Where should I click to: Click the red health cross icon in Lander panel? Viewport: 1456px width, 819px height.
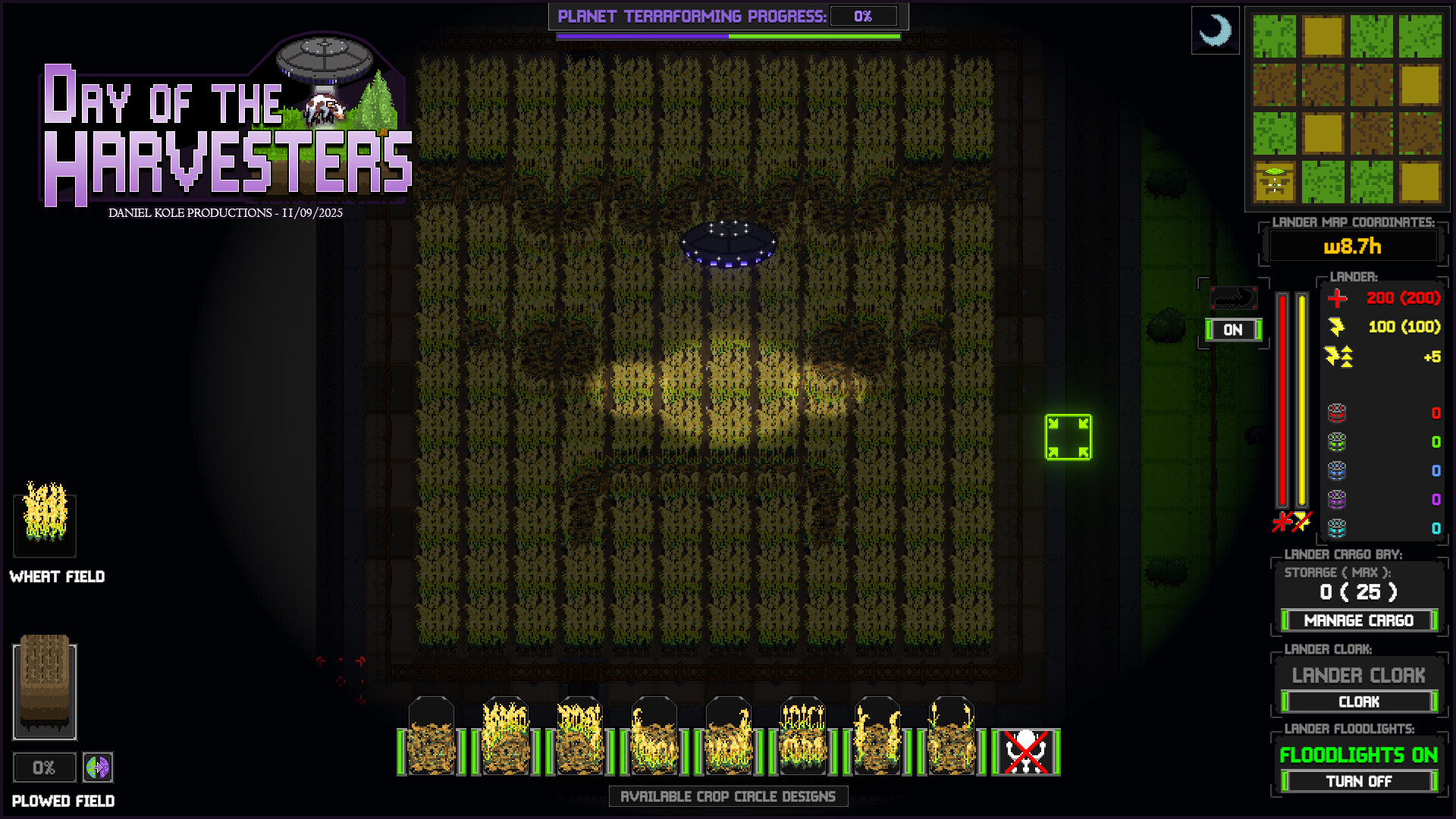[1337, 299]
